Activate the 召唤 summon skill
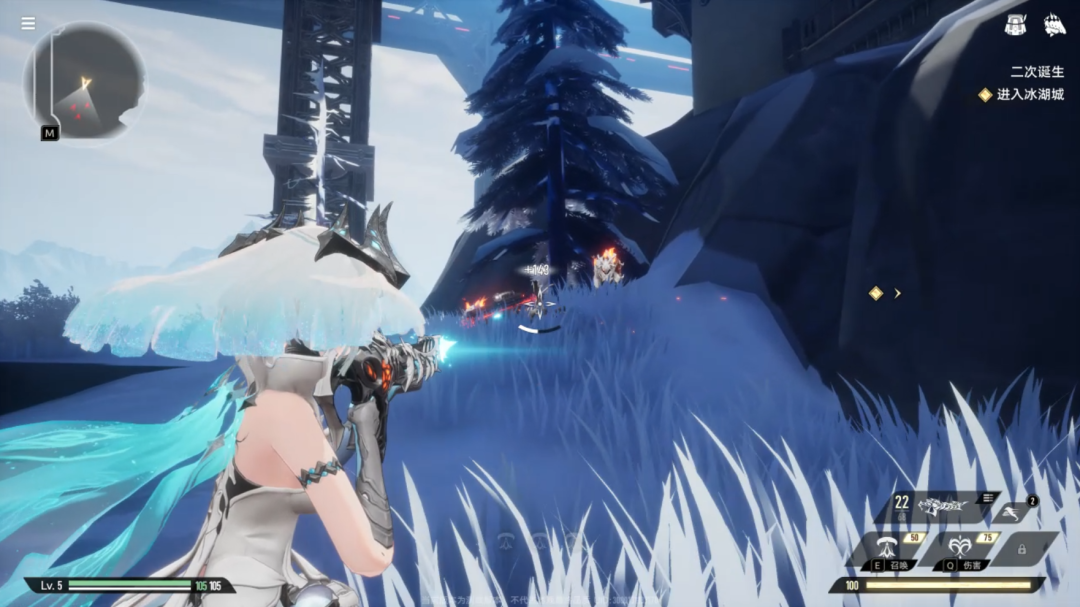This screenshot has height=607, width=1080. [884, 548]
